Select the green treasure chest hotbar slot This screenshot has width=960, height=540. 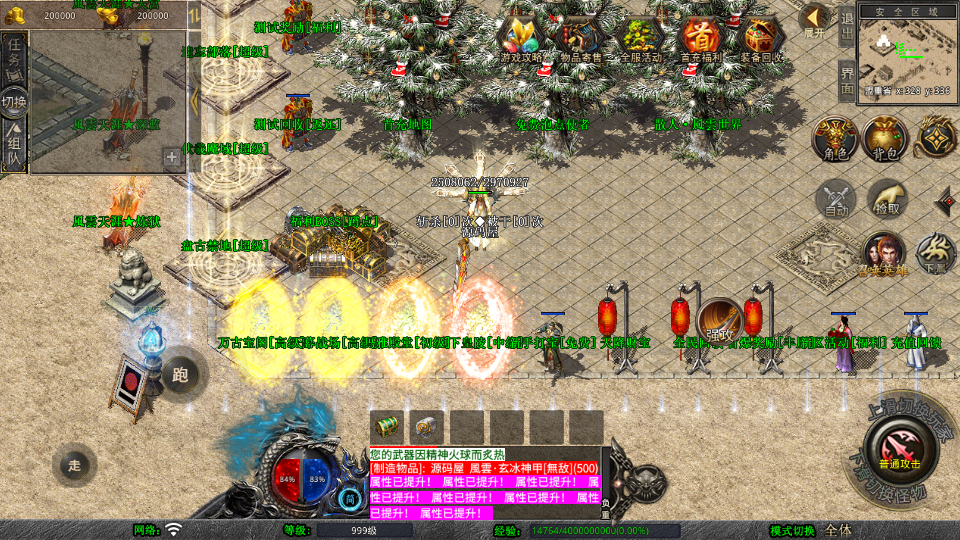[x=386, y=426]
